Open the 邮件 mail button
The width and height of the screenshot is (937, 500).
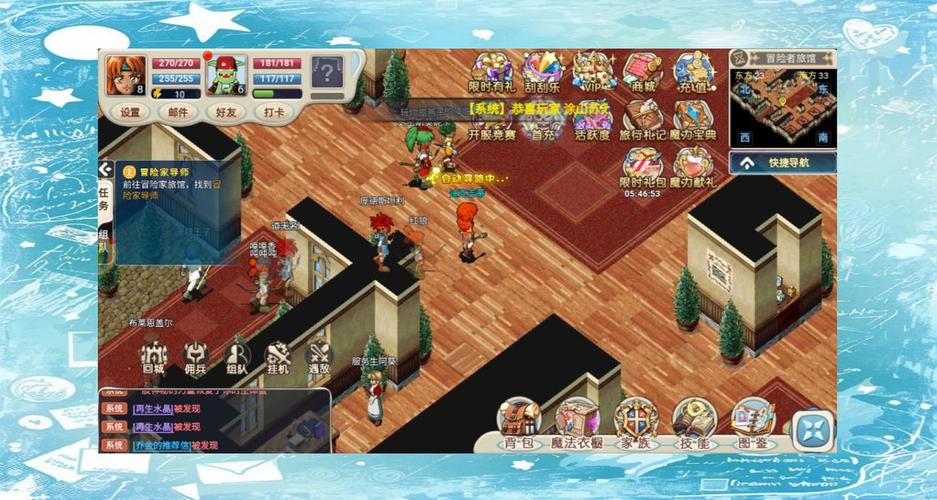tap(178, 113)
